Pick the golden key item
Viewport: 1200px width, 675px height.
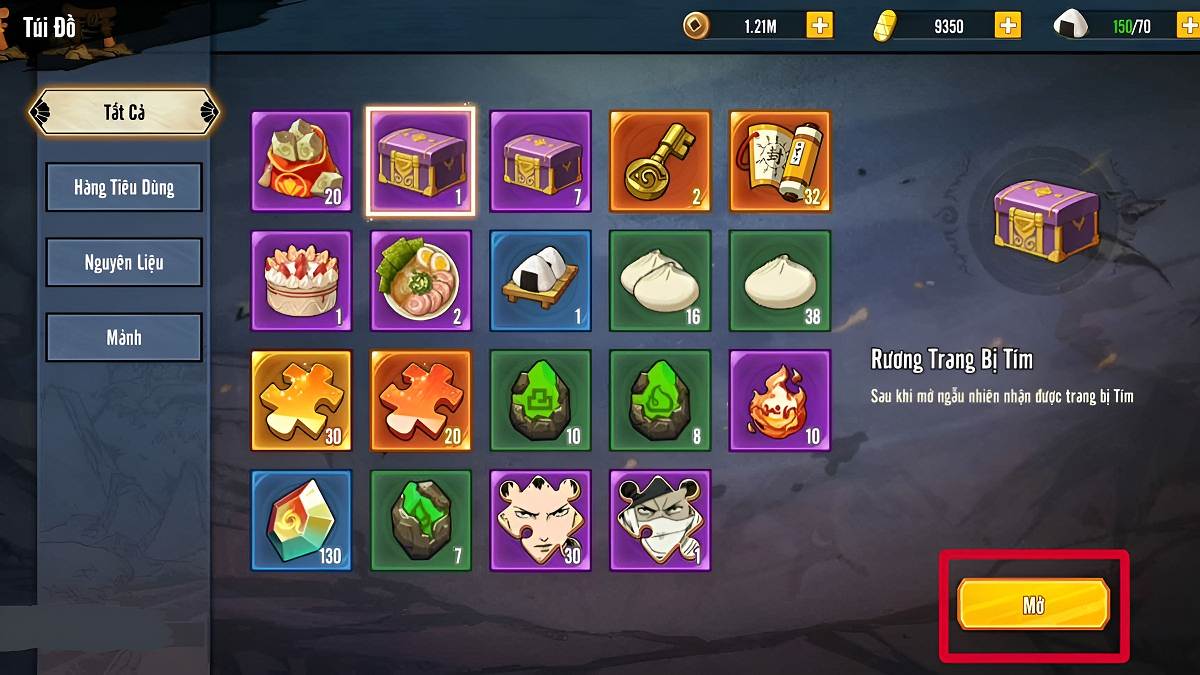(660, 161)
